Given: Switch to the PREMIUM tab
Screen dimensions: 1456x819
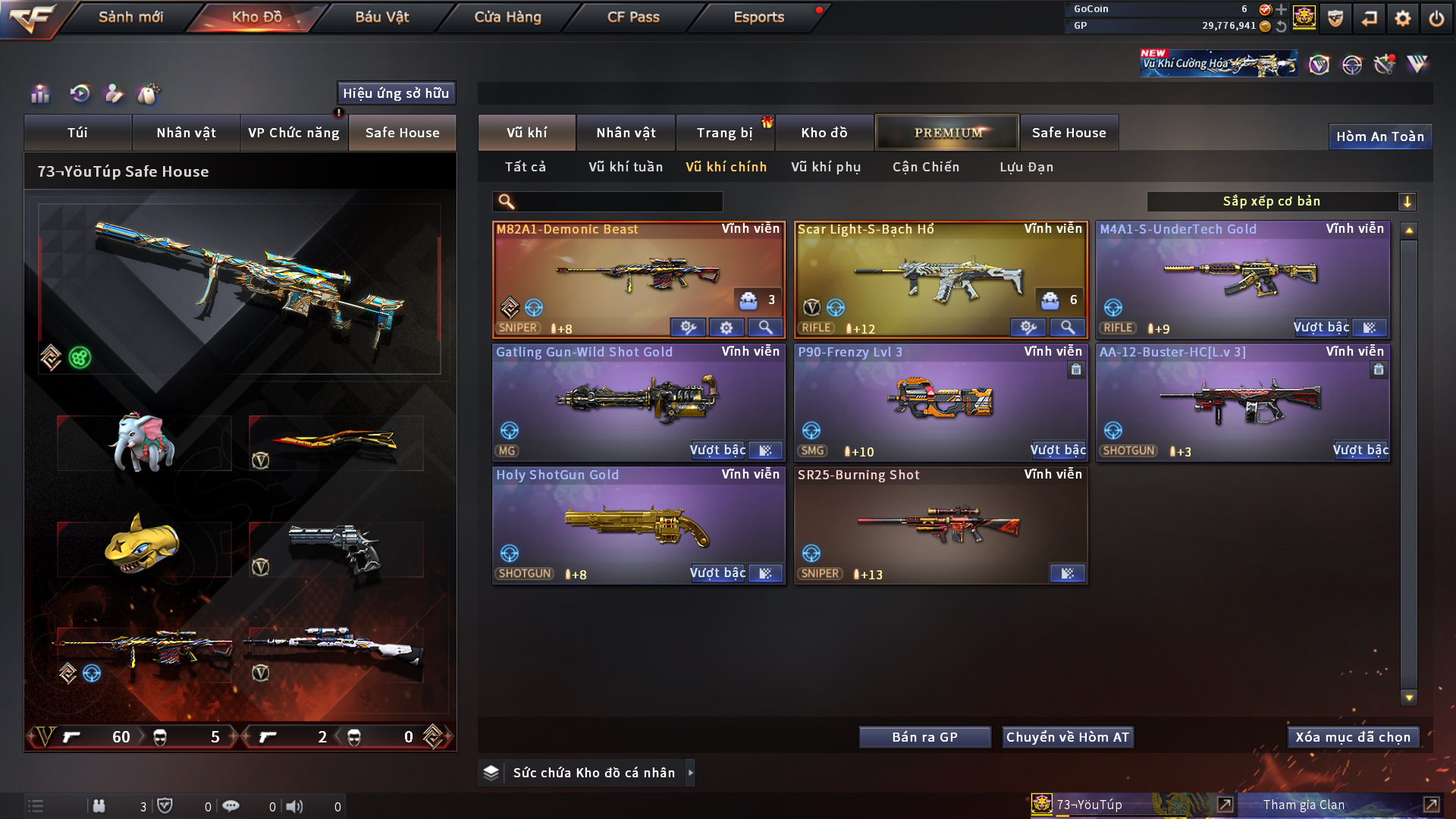Looking at the screenshot, I should 947,133.
